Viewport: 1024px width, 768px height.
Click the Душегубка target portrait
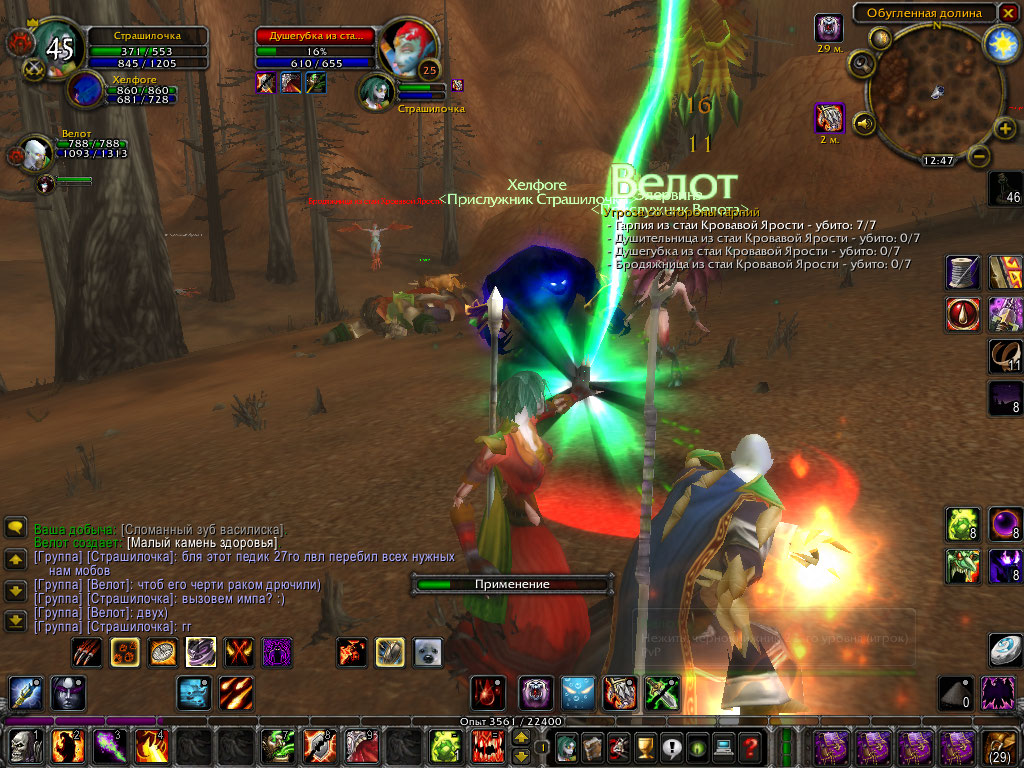tap(406, 45)
